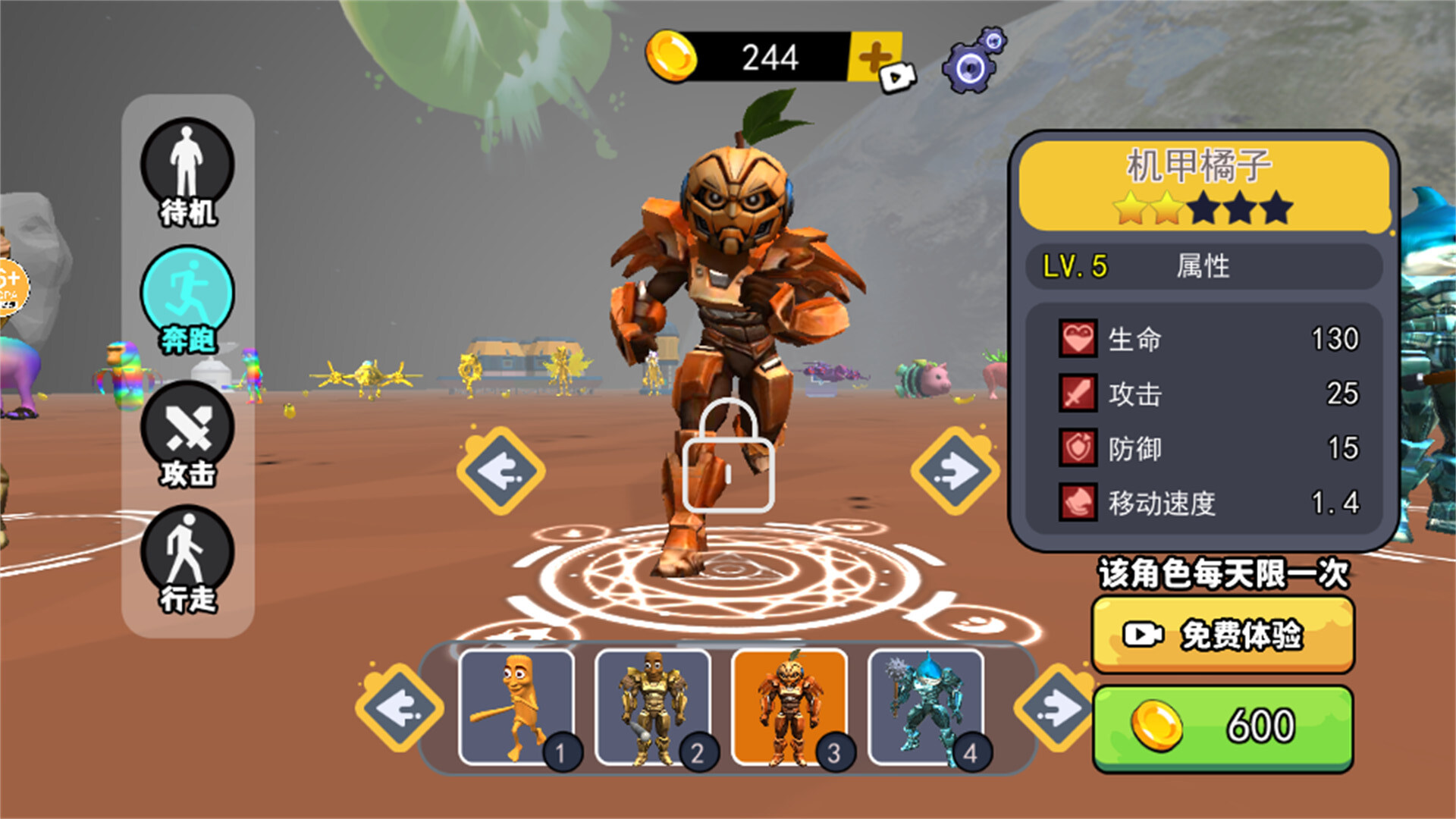The image size is (1456, 819).
Task: Tap the 免费体验 free trial button
Action: coord(1222,635)
